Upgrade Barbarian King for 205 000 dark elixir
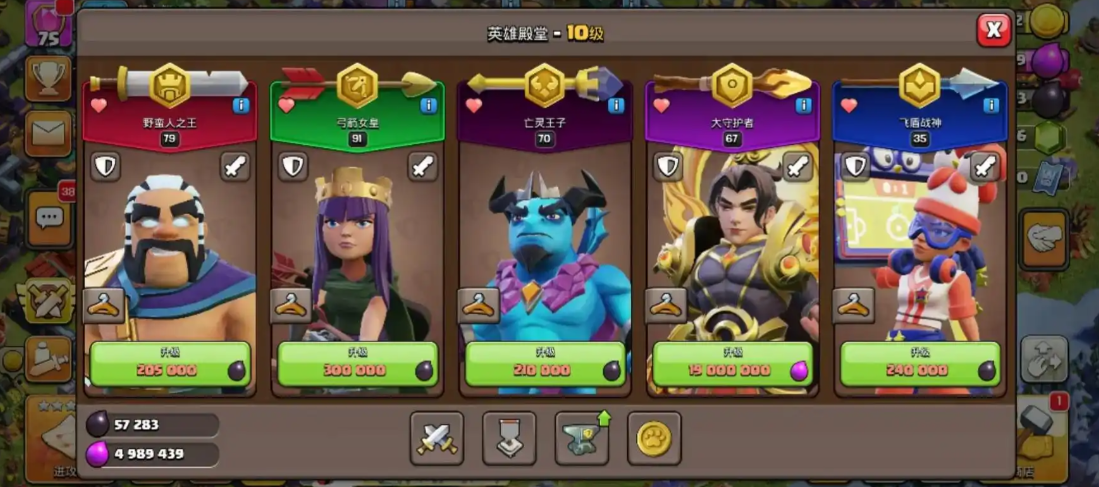 [169, 365]
